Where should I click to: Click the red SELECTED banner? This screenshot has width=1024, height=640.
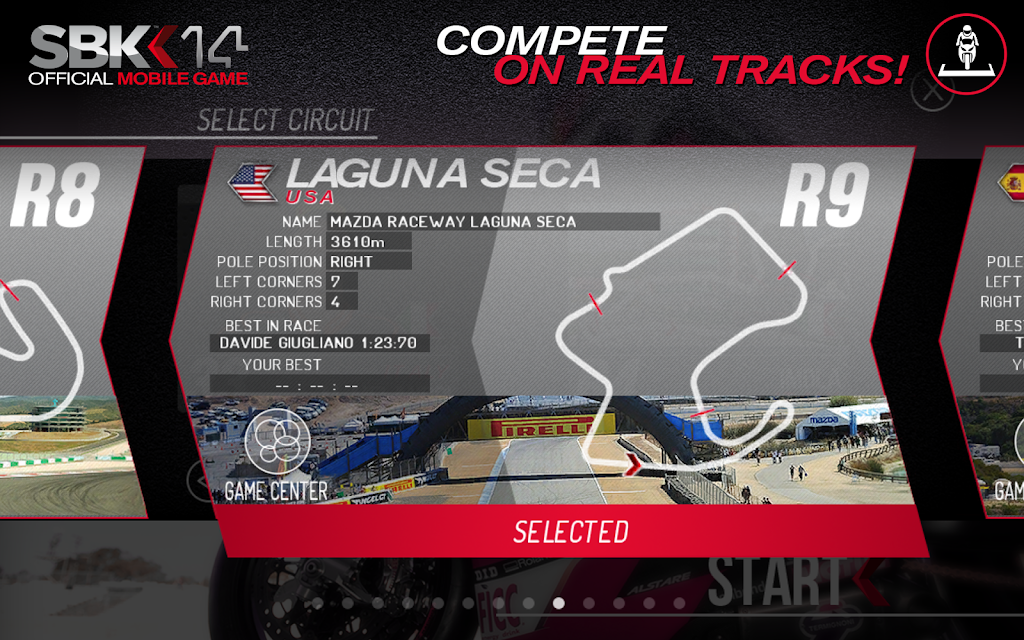click(571, 531)
